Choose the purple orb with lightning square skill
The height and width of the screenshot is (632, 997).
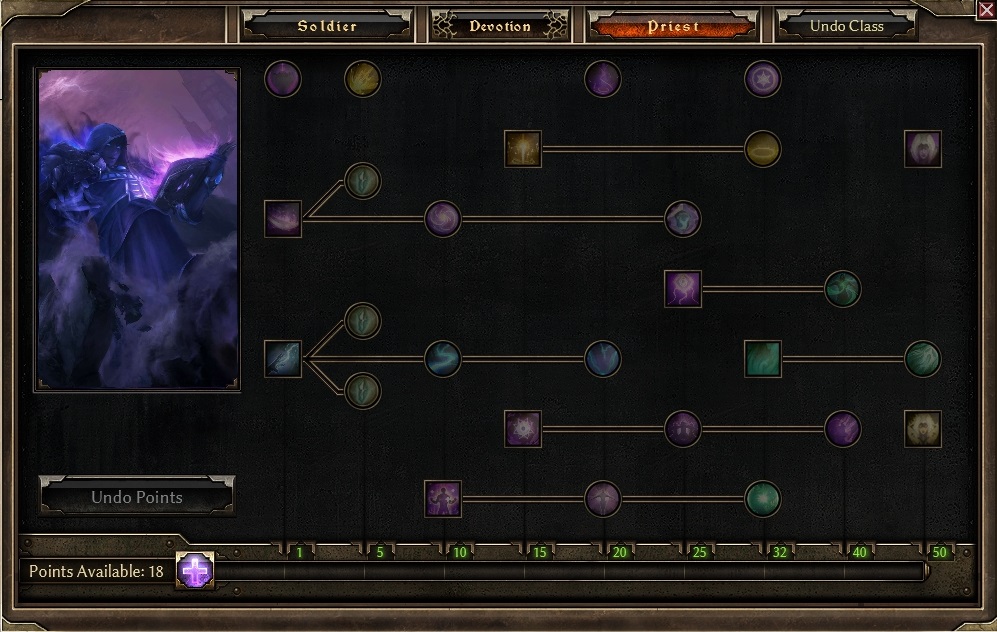[683, 289]
